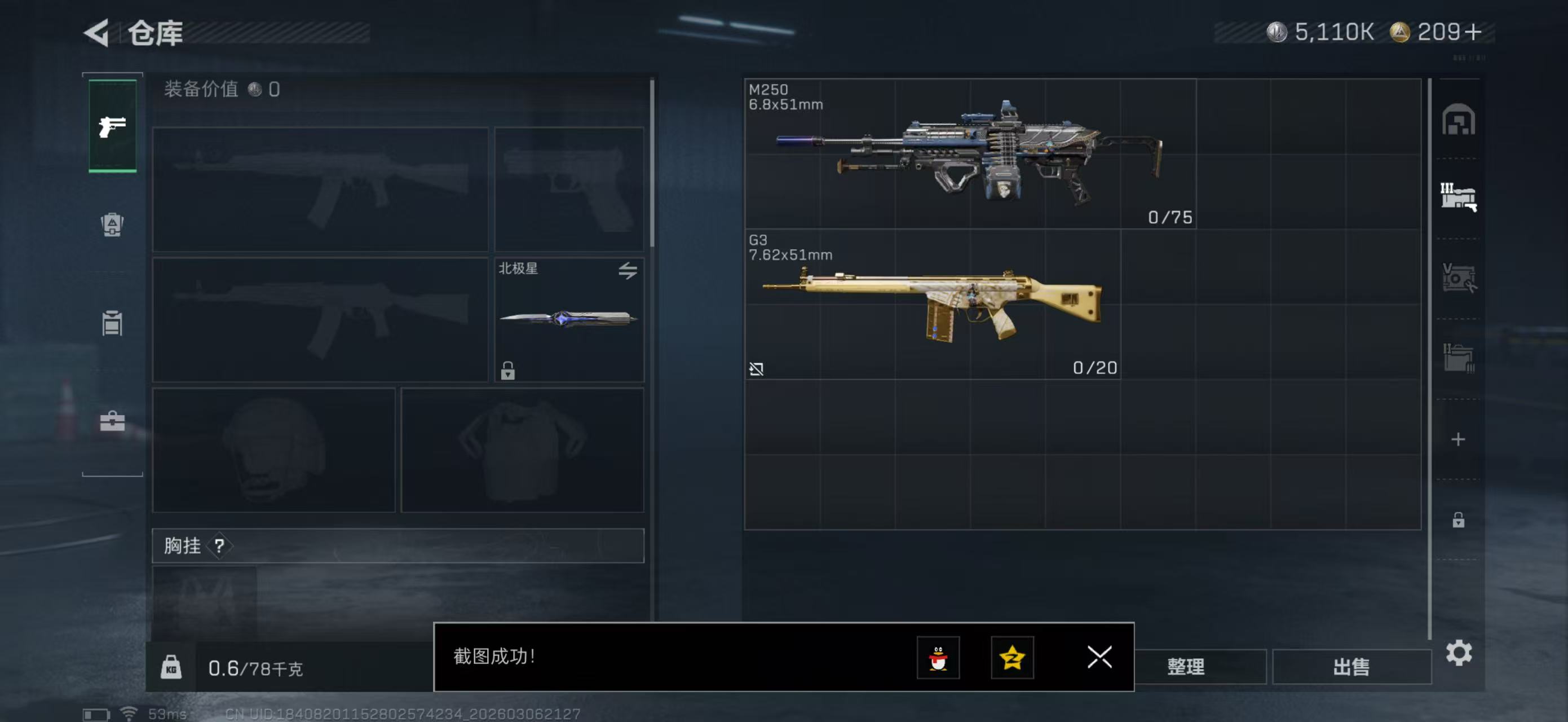The width and height of the screenshot is (1568, 722).
Task: Share screenshot to QQ
Action: point(938,658)
